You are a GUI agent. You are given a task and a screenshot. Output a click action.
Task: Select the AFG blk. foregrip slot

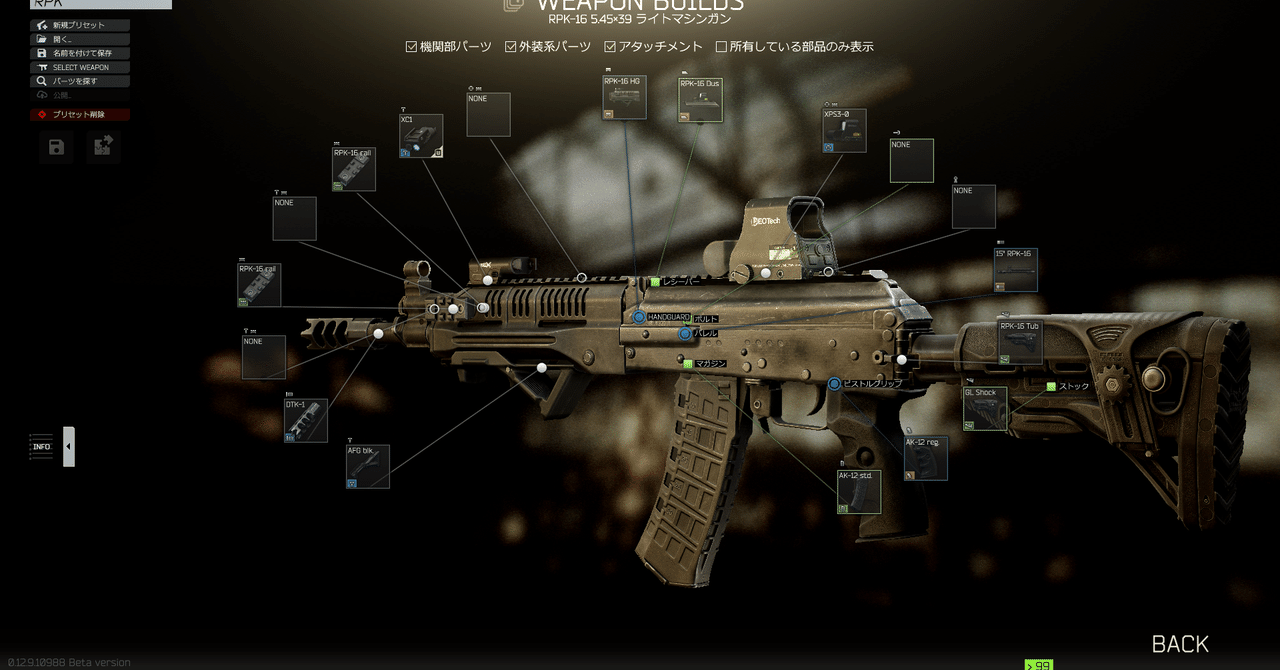click(x=367, y=467)
